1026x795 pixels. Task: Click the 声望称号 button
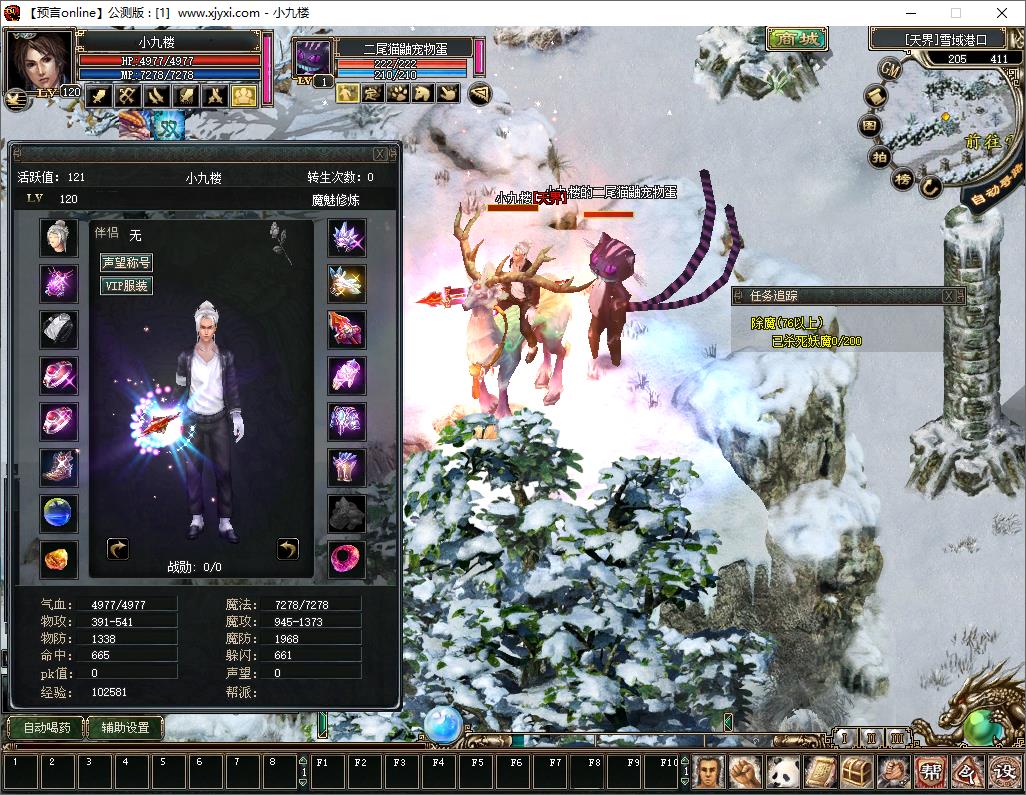(x=126, y=263)
